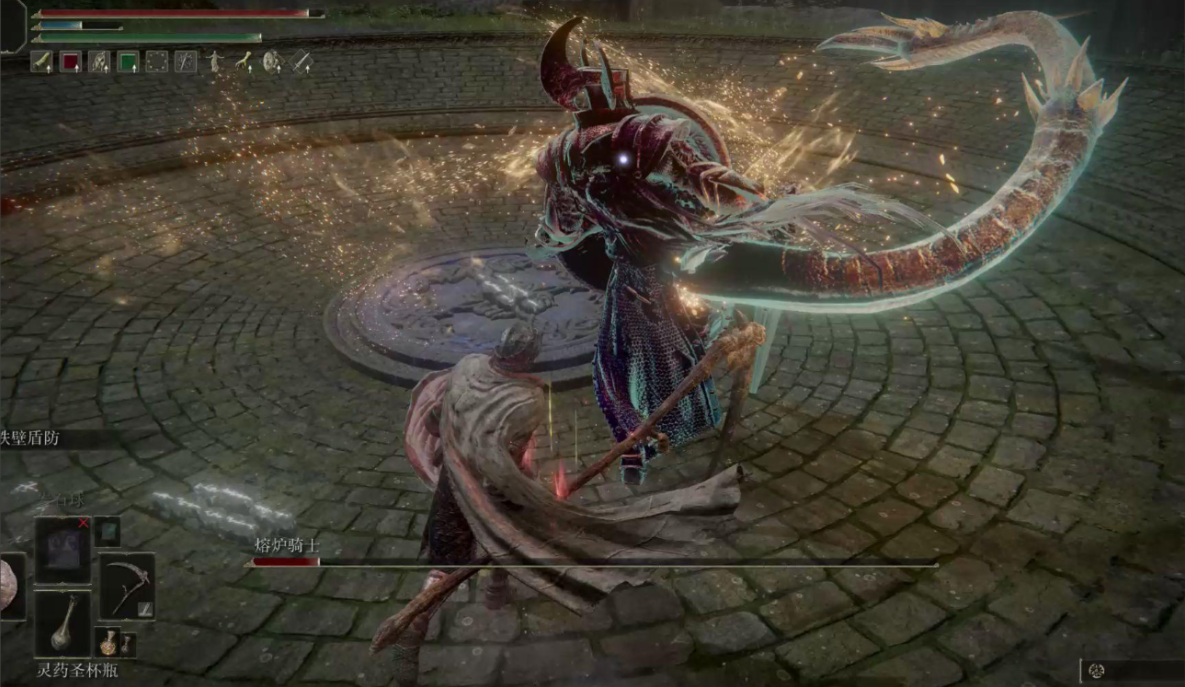Click the standing figure status icon
The height and width of the screenshot is (687, 1185).
coord(215,62)
